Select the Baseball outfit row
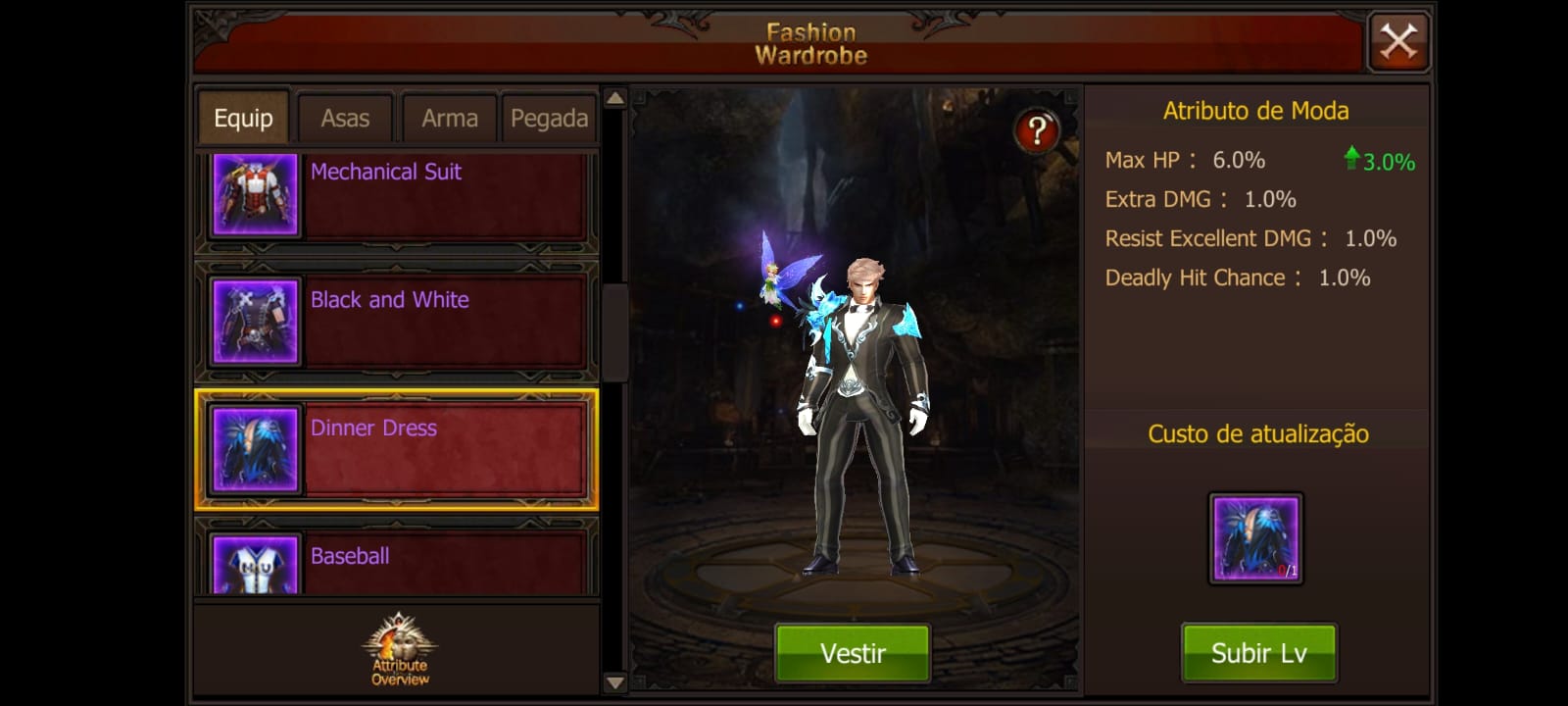 coord(397,561)
